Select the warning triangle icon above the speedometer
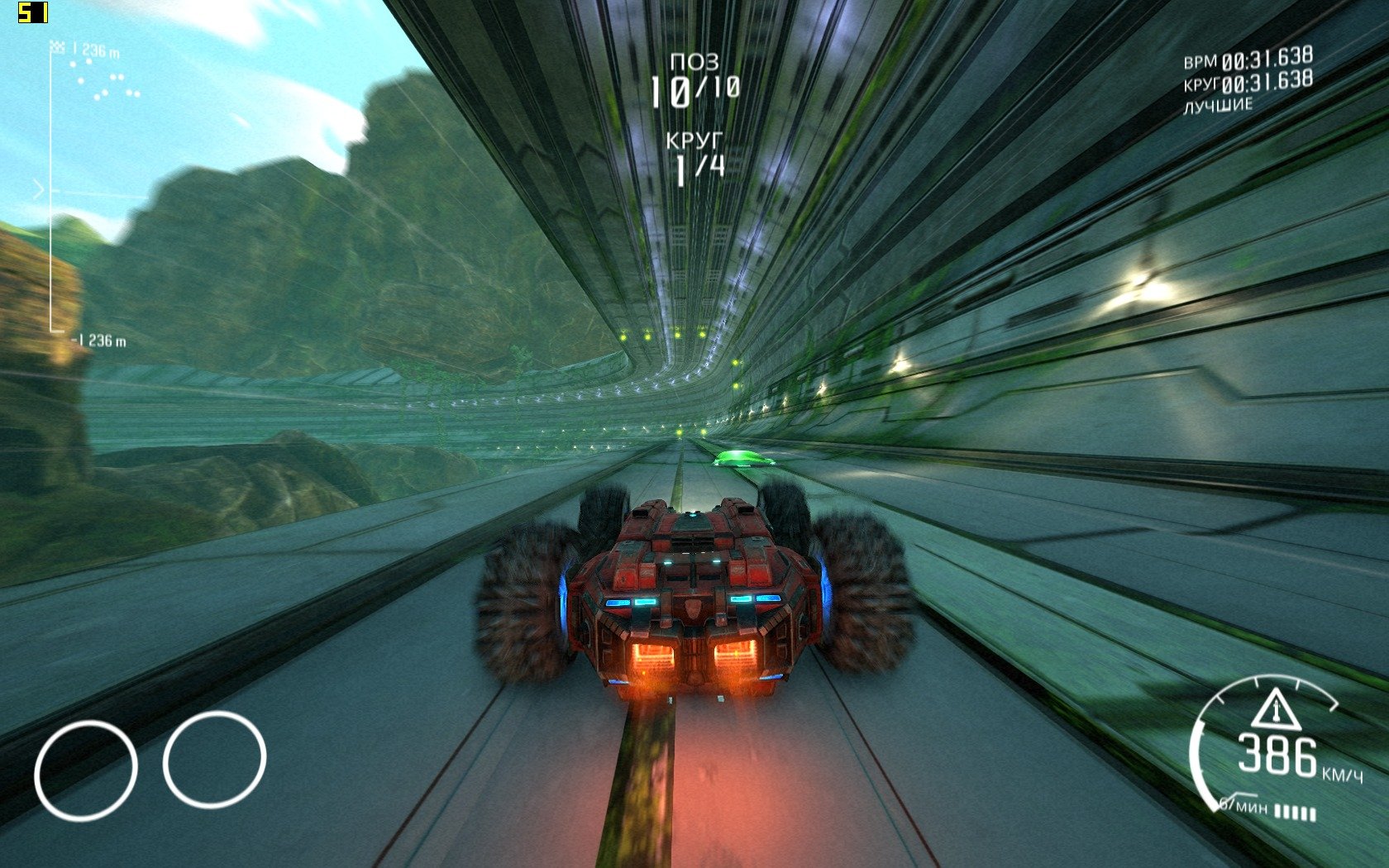The height and width of the screenshot is (868, 1389). [x=1276, y=709]
